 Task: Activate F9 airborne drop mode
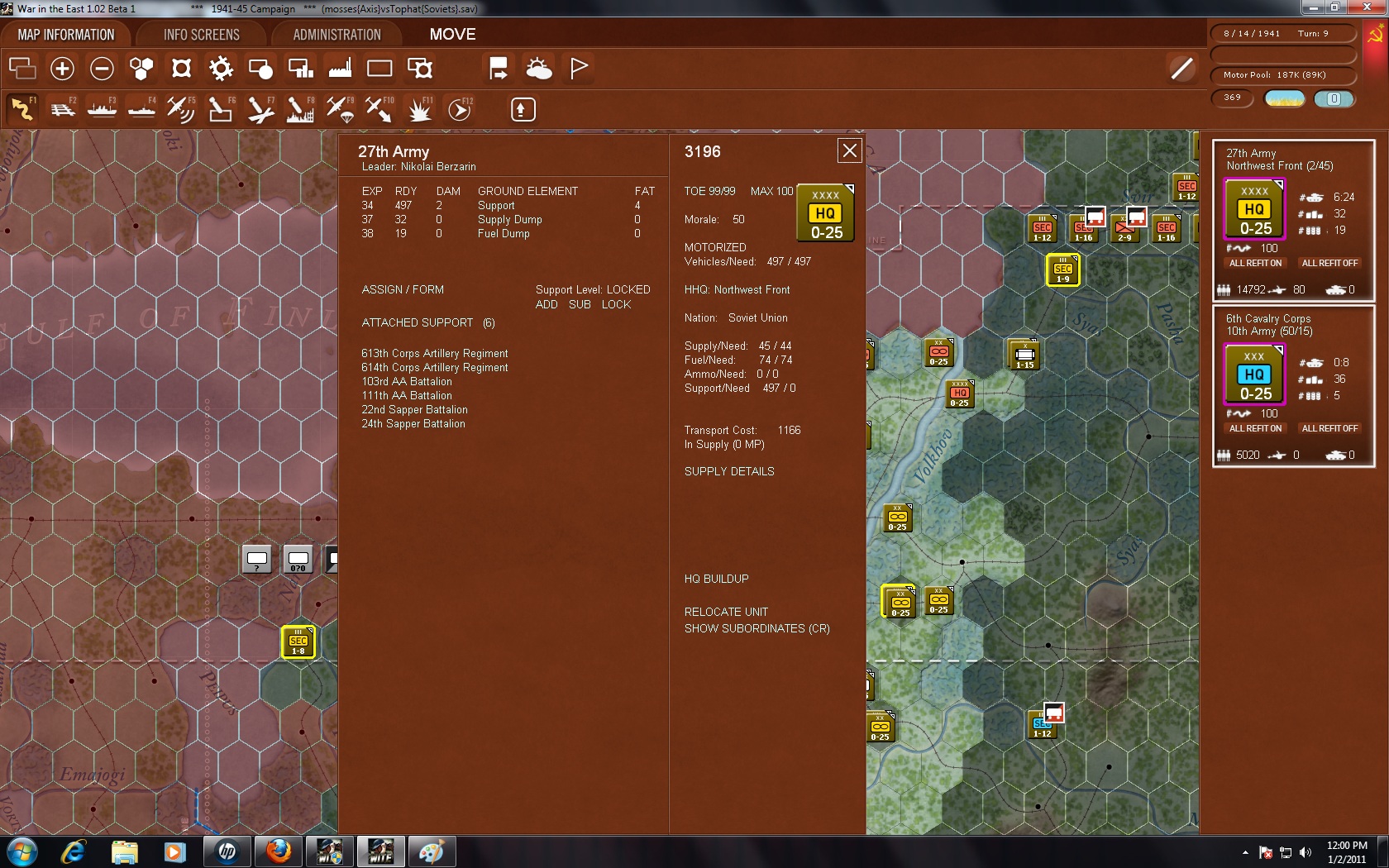(x=339, y=108)
